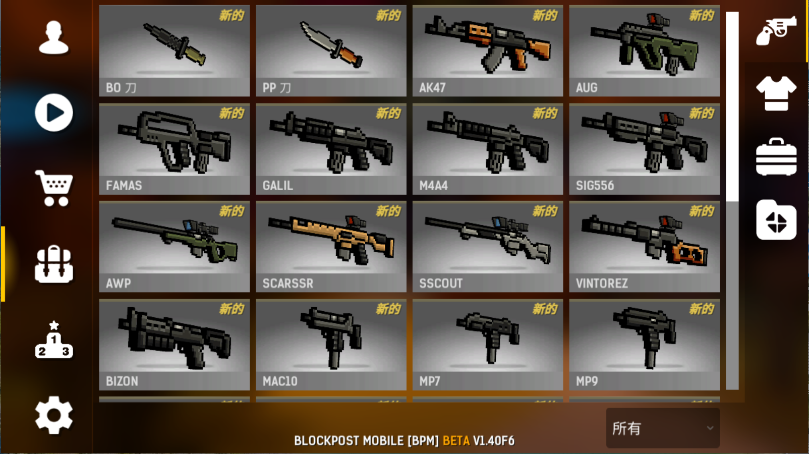
Task: Select the BO knife tile
Action: (x=174, y=50)
